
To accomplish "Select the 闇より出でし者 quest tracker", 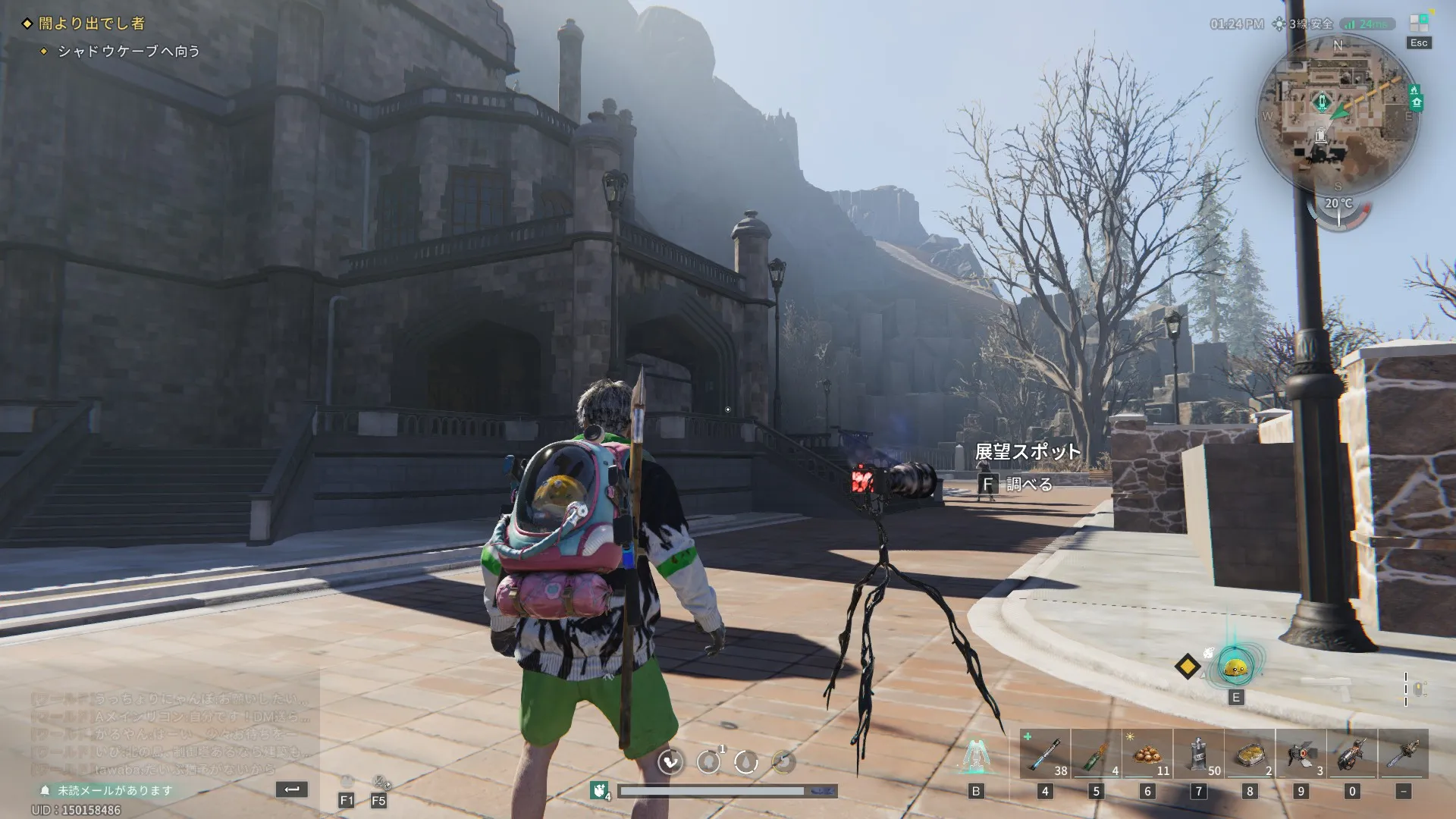I will pyautogui.click(x=91, y=24).
